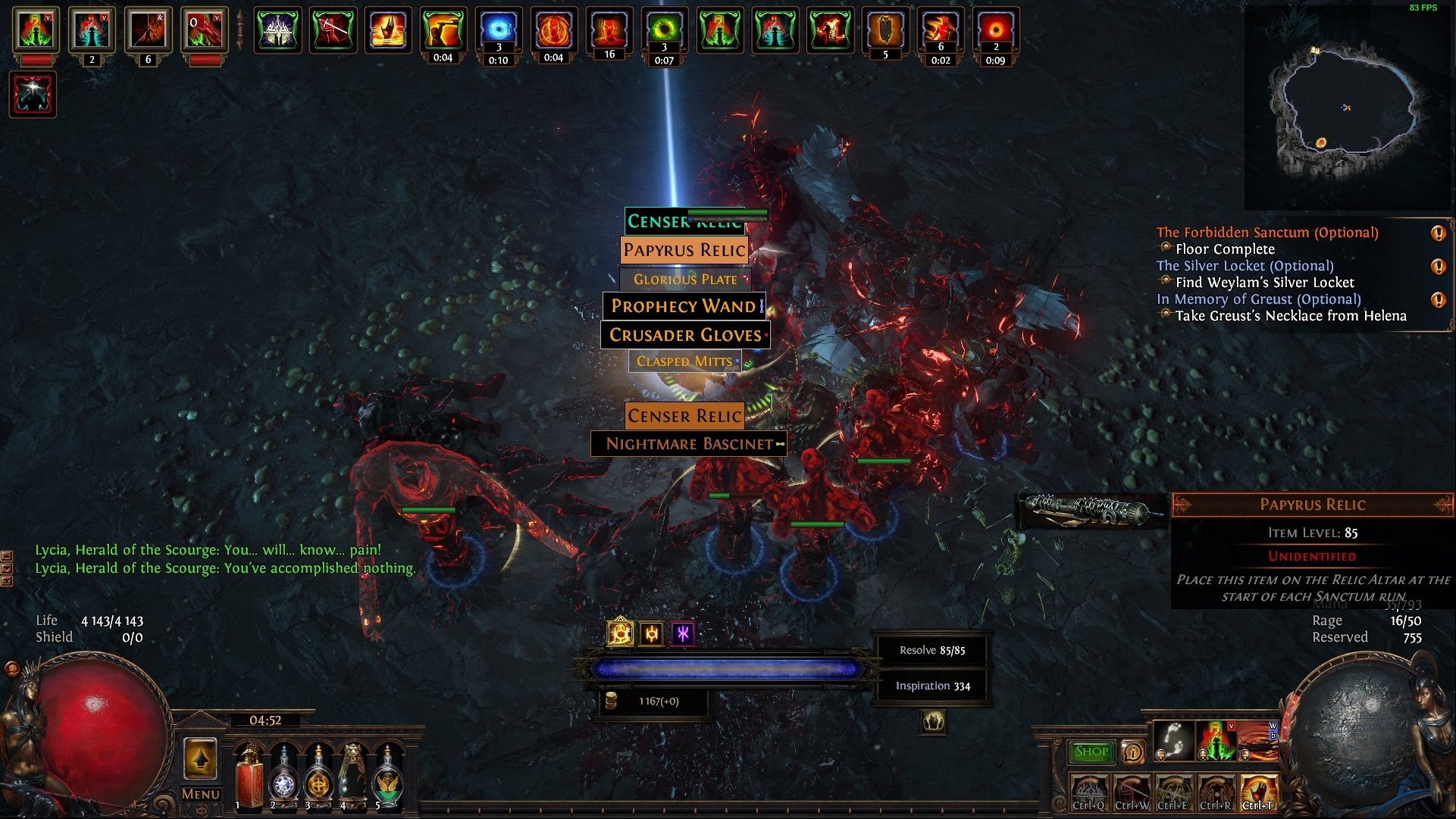Click the golden up-arrow button above Menu

(201, 759)
